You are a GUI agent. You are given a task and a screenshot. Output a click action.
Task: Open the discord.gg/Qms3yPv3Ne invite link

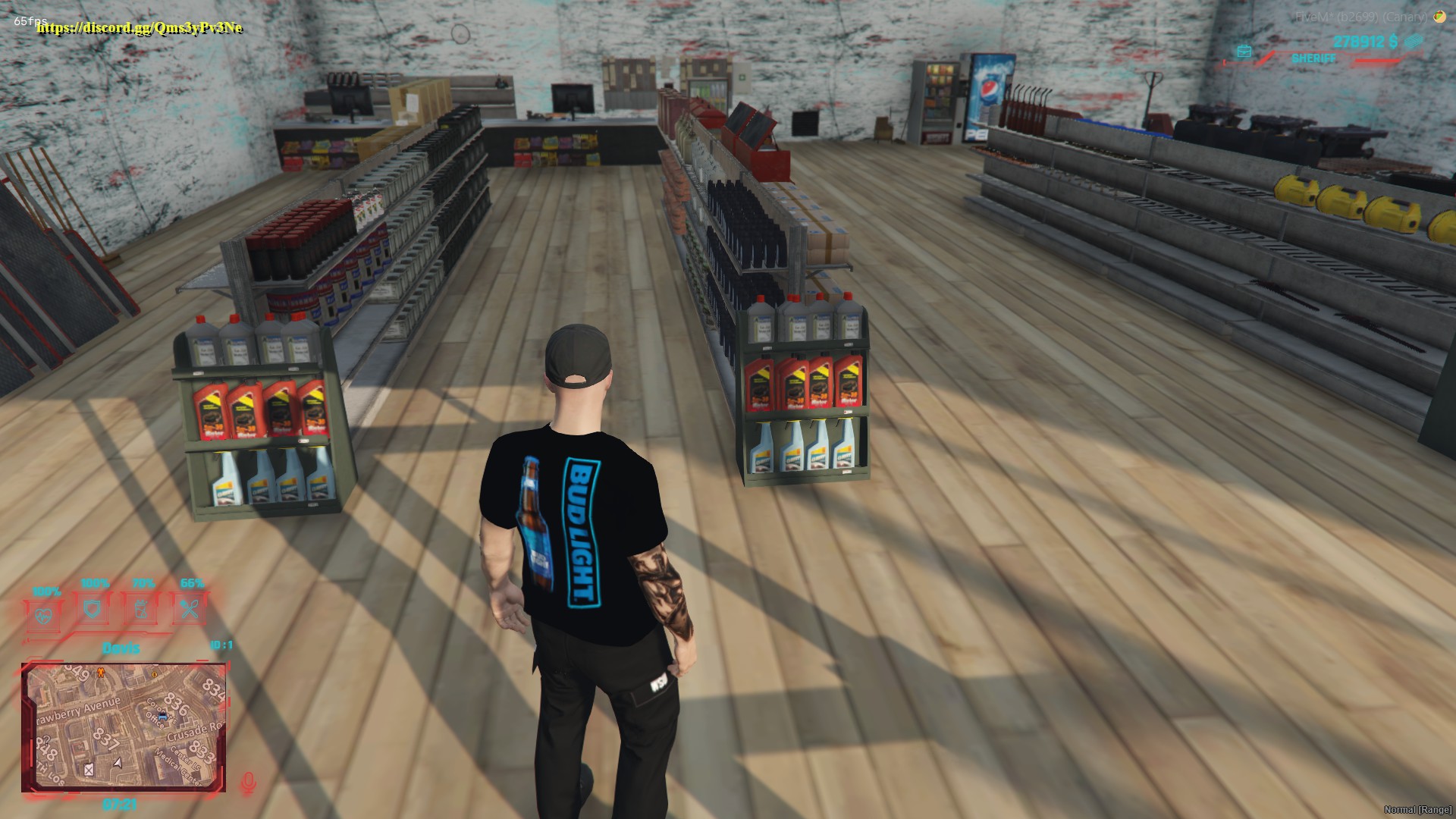tap(139, 29)
